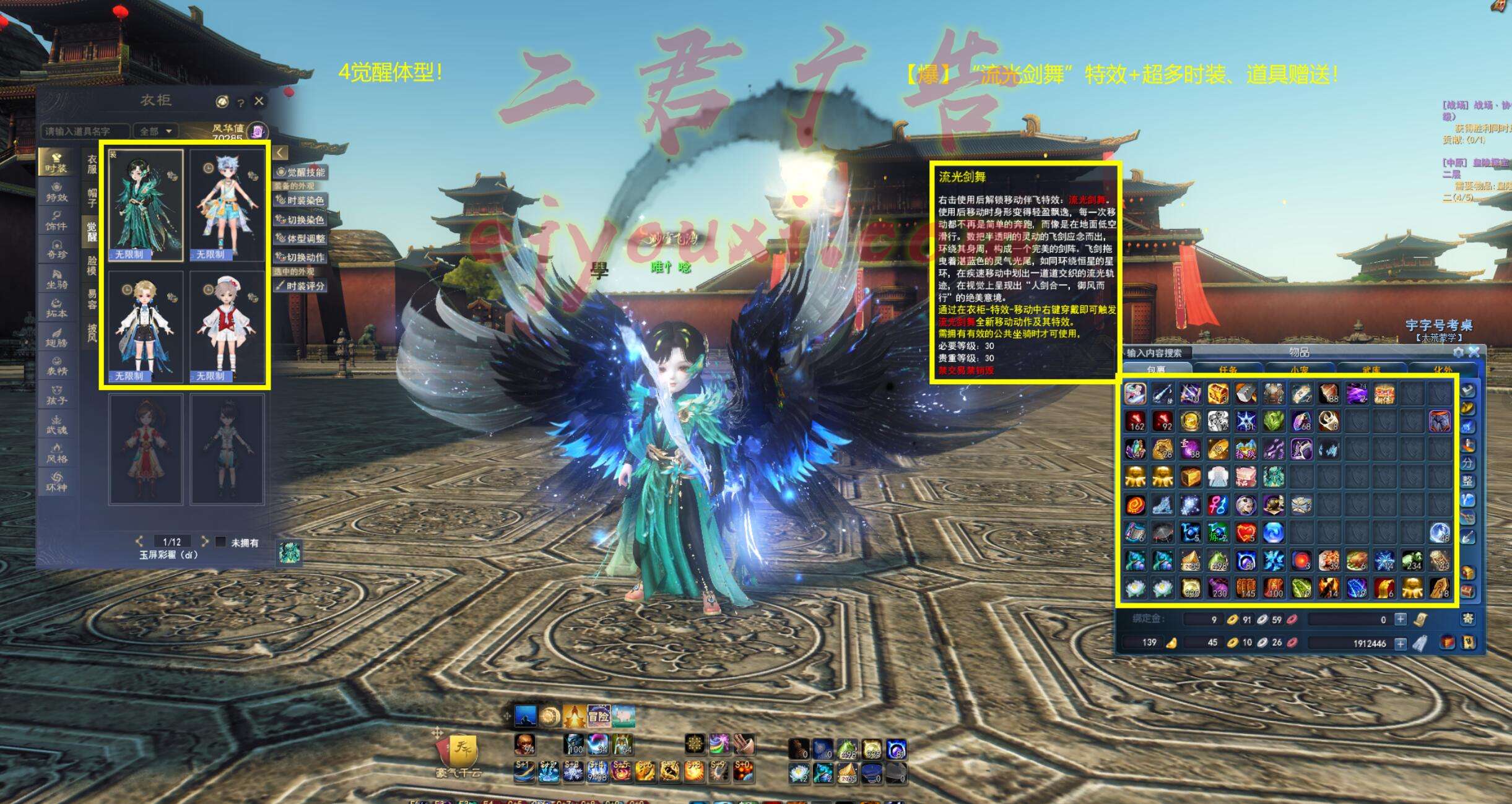Close the 物品 inventory window
1512x804 pixels.
(1474, 352)
